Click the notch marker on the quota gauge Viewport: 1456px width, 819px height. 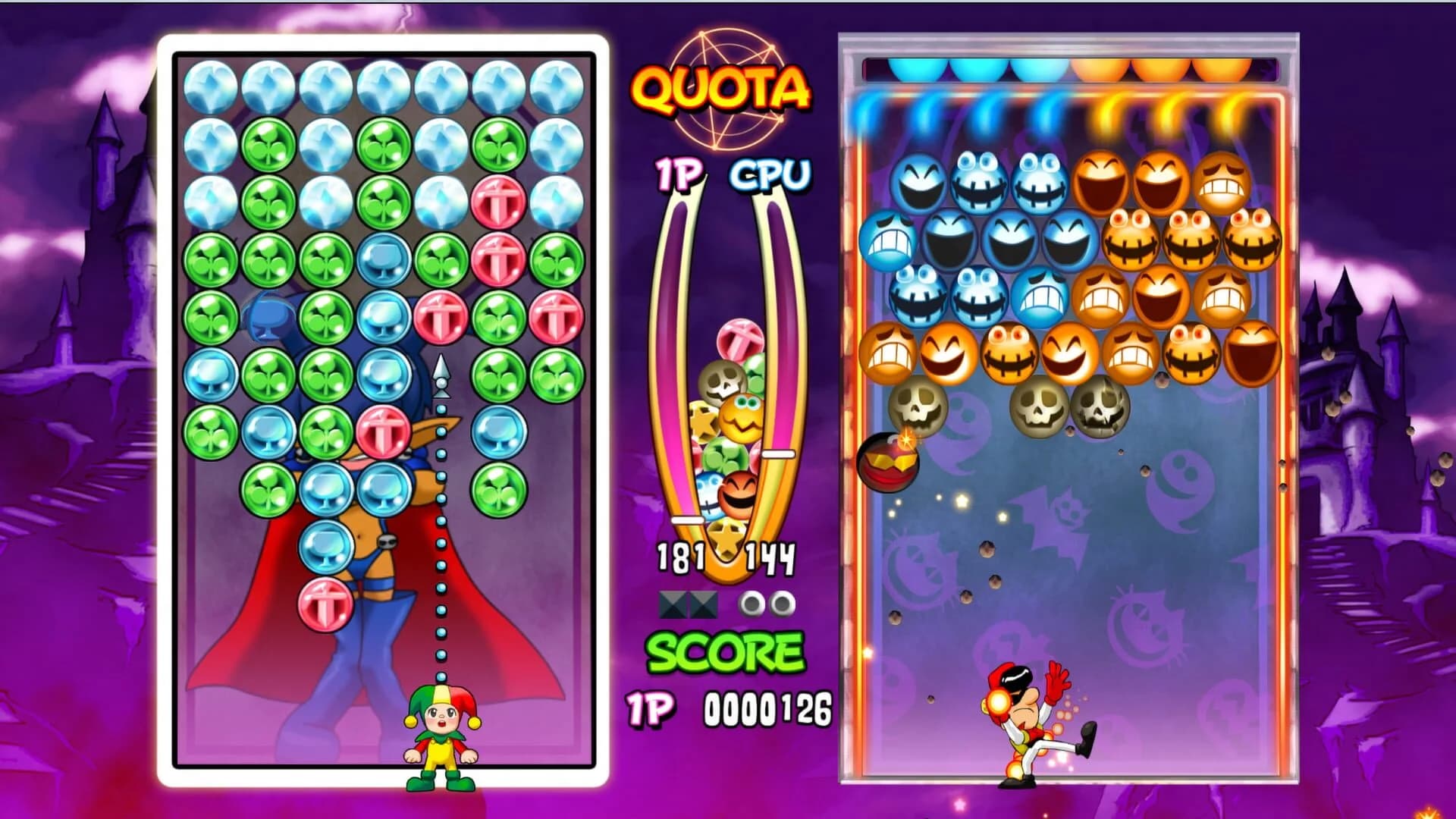tap(777, 455)
